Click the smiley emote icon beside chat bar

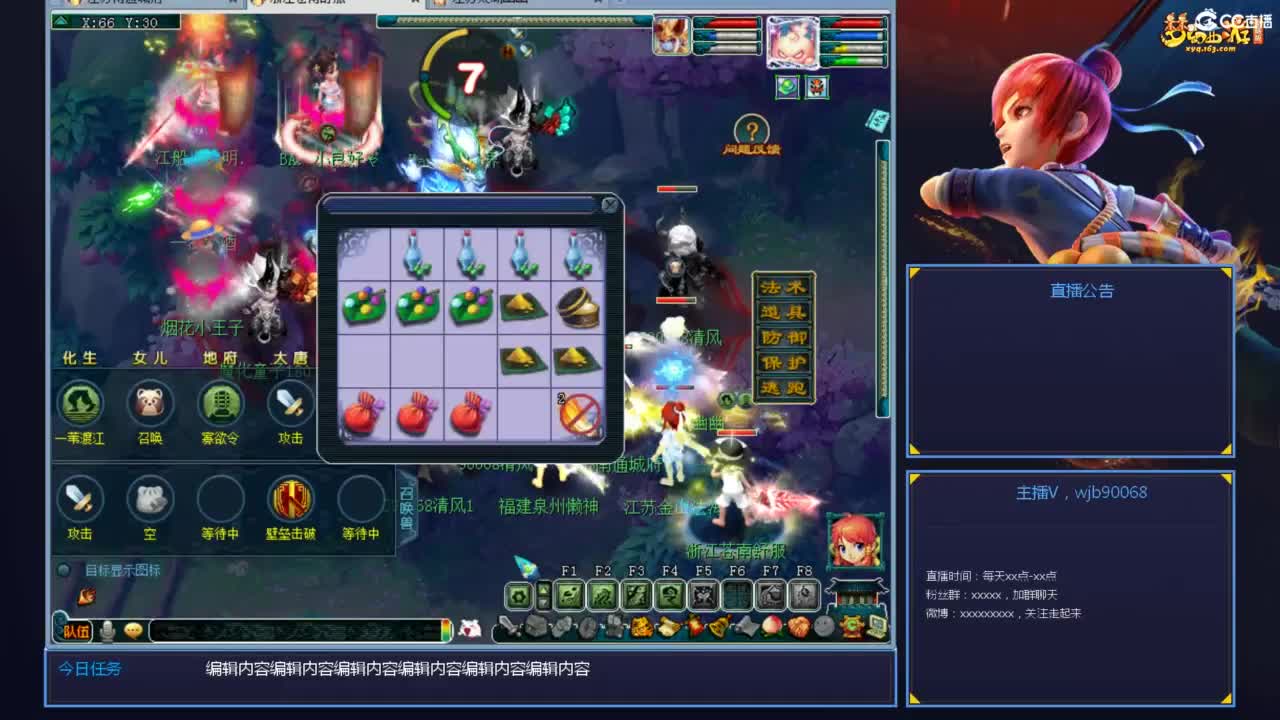coord(131,630)
